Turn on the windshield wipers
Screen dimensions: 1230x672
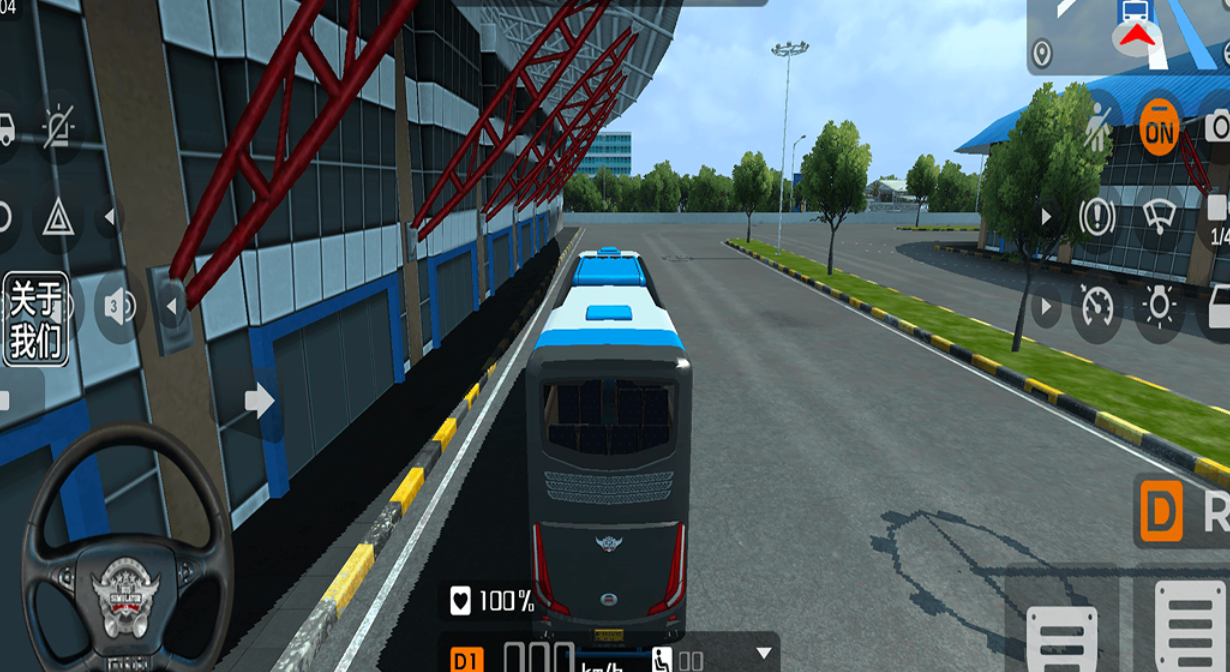pos(1159,217)
